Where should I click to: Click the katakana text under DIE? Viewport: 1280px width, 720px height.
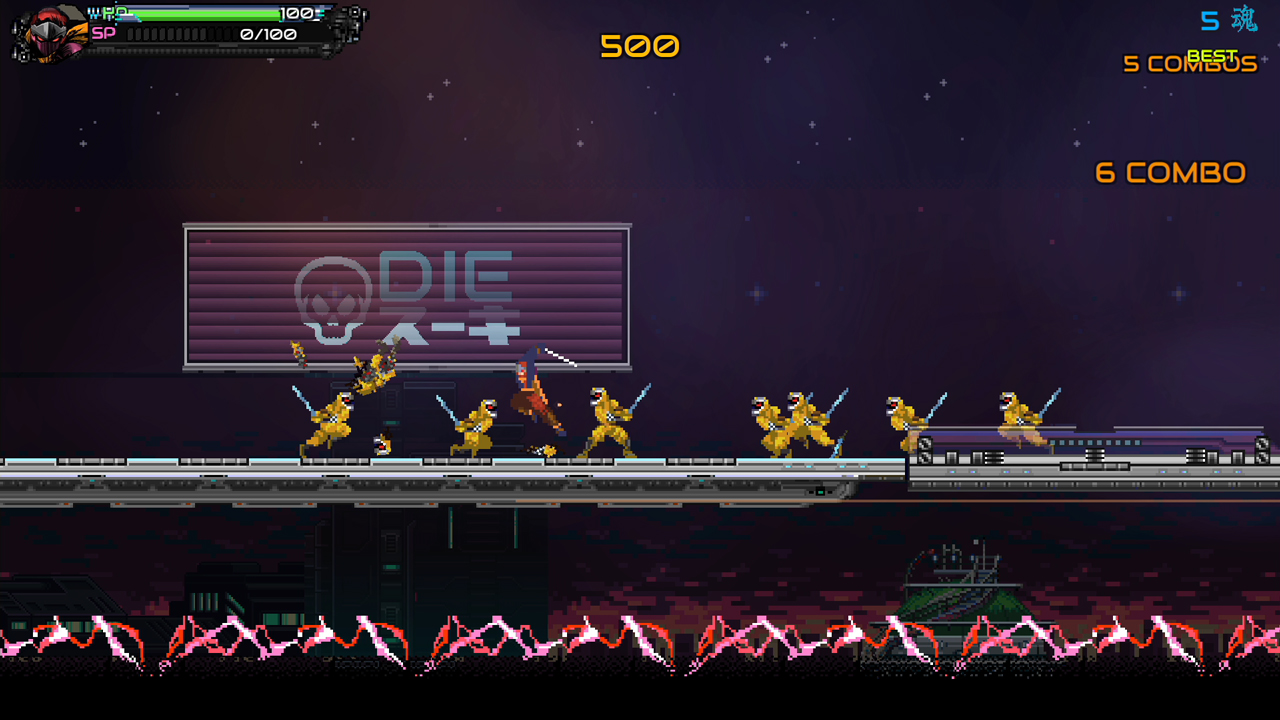tap(449, 326)
